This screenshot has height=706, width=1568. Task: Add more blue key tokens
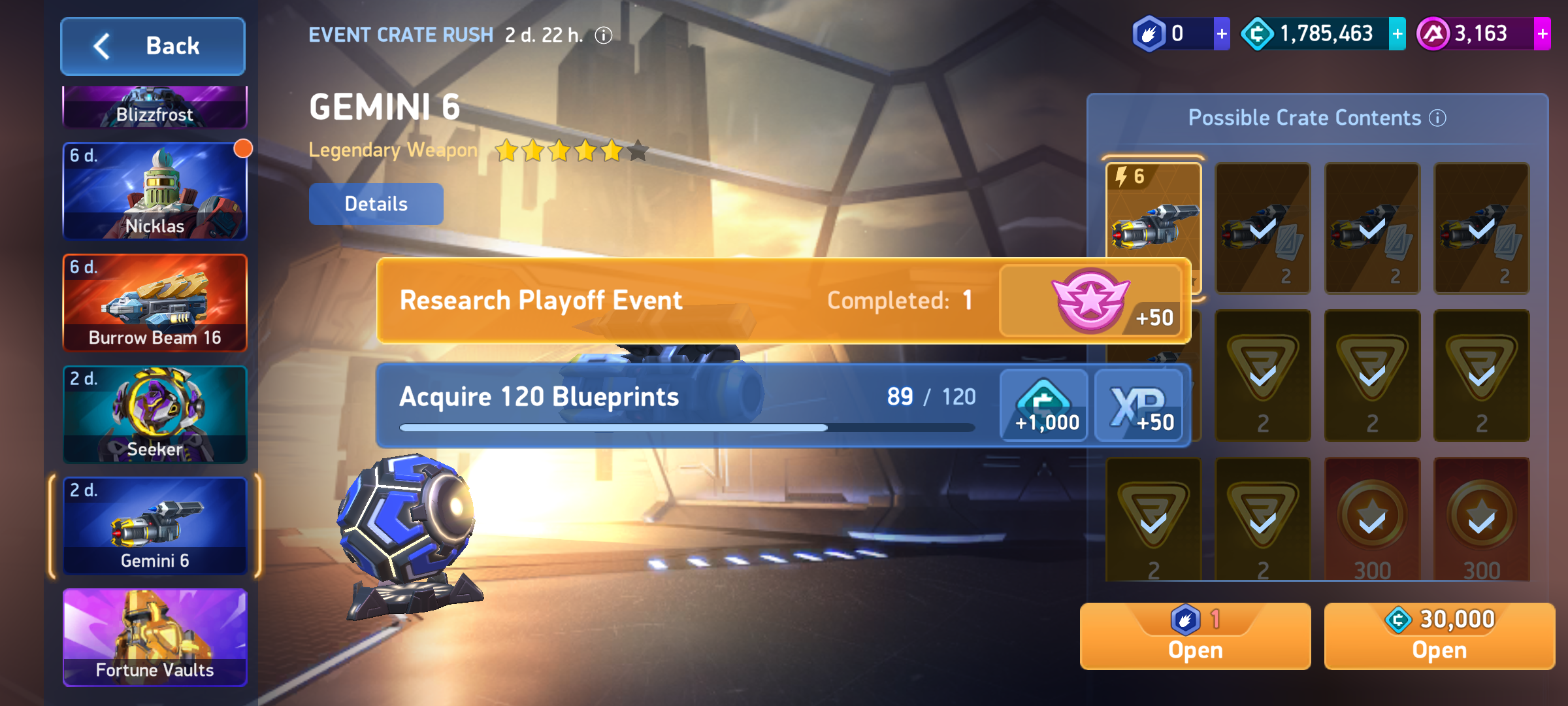pyautogui.click(x=1221, y=34)
